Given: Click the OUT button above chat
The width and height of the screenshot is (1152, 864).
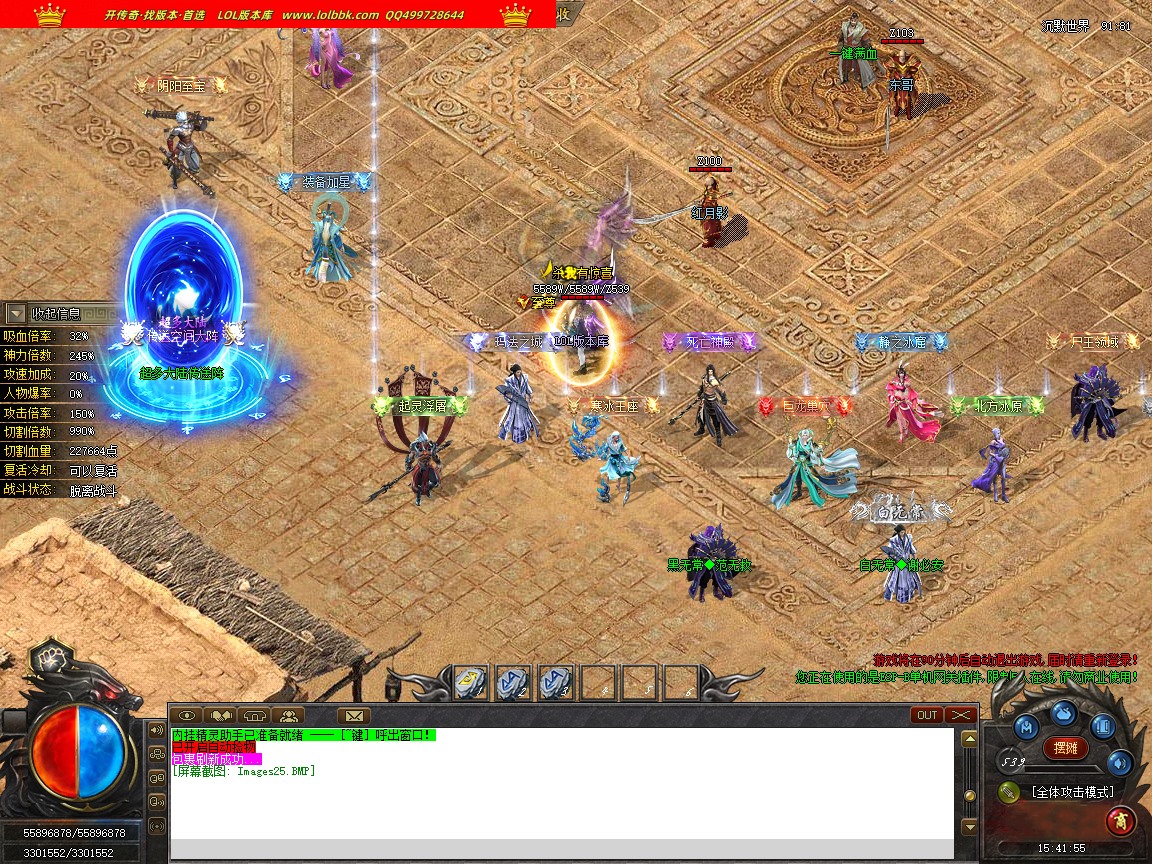Looking at the screenshot, I should click(927, 715).
